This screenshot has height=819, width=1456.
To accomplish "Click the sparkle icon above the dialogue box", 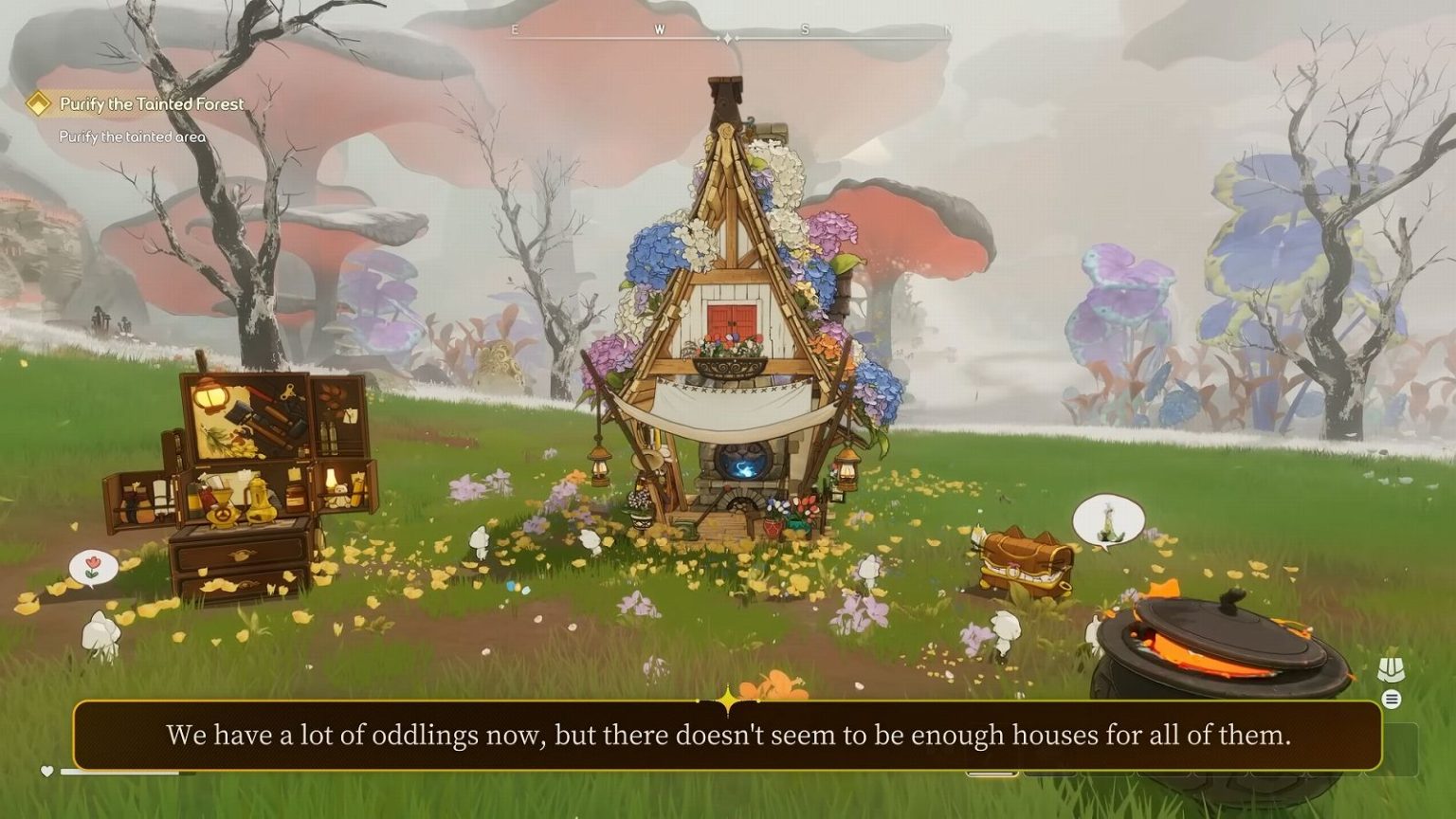I will [726, 700].
